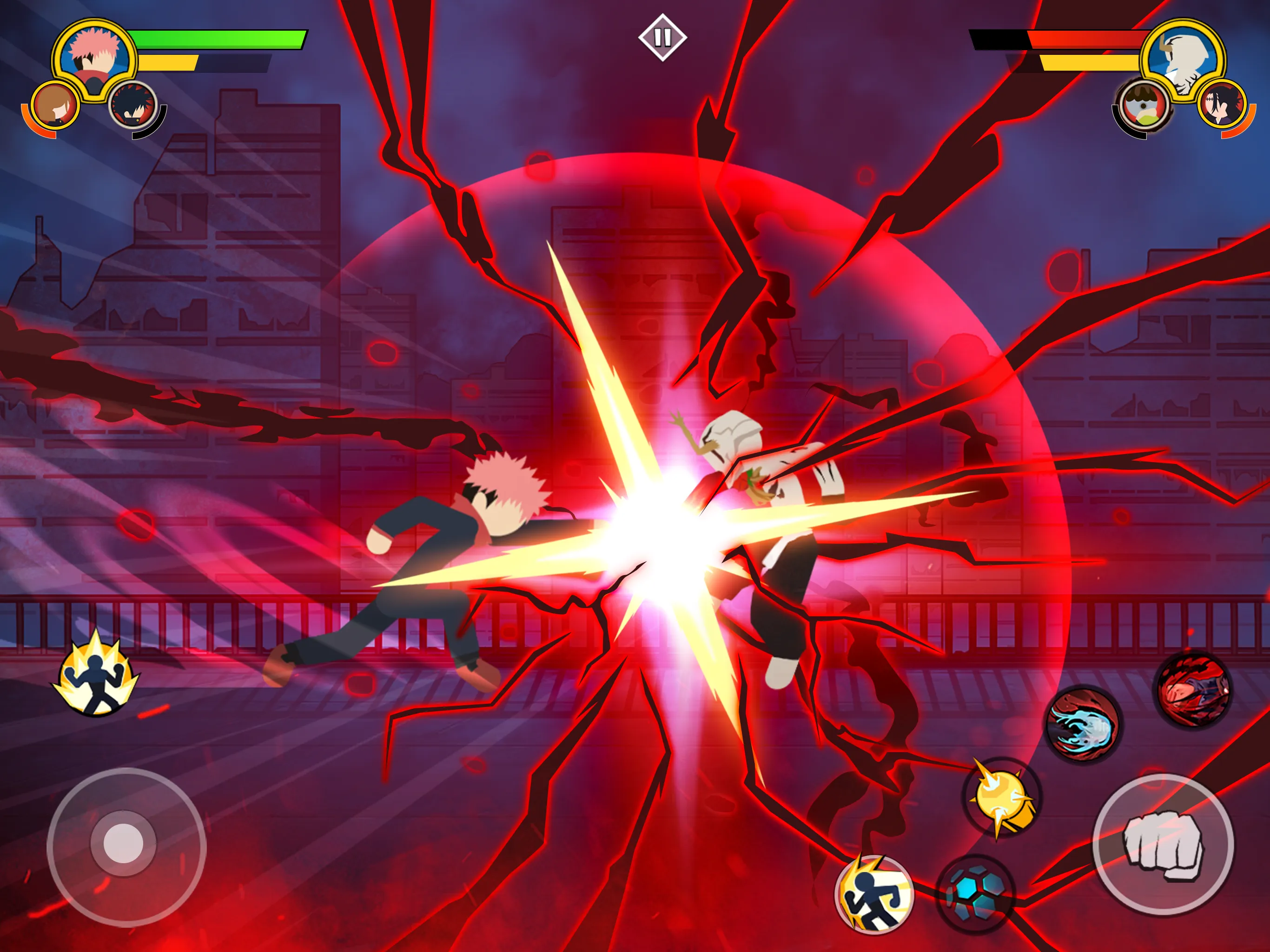Pause the battle with the top pause button
The image size is (1270, 952).
(664, 36)
